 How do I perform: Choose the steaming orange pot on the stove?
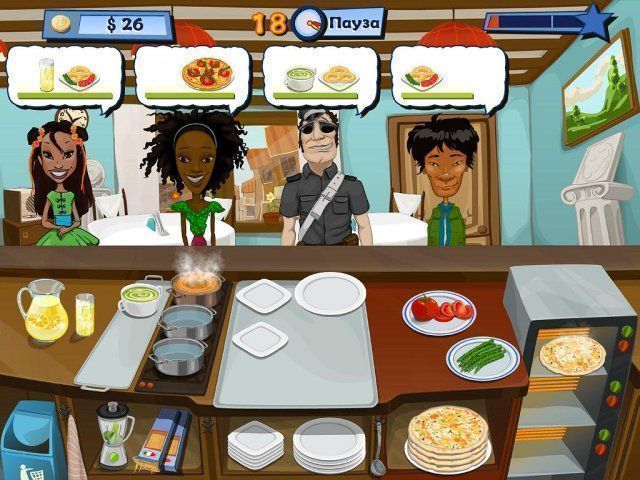click(x=196, y=288)
